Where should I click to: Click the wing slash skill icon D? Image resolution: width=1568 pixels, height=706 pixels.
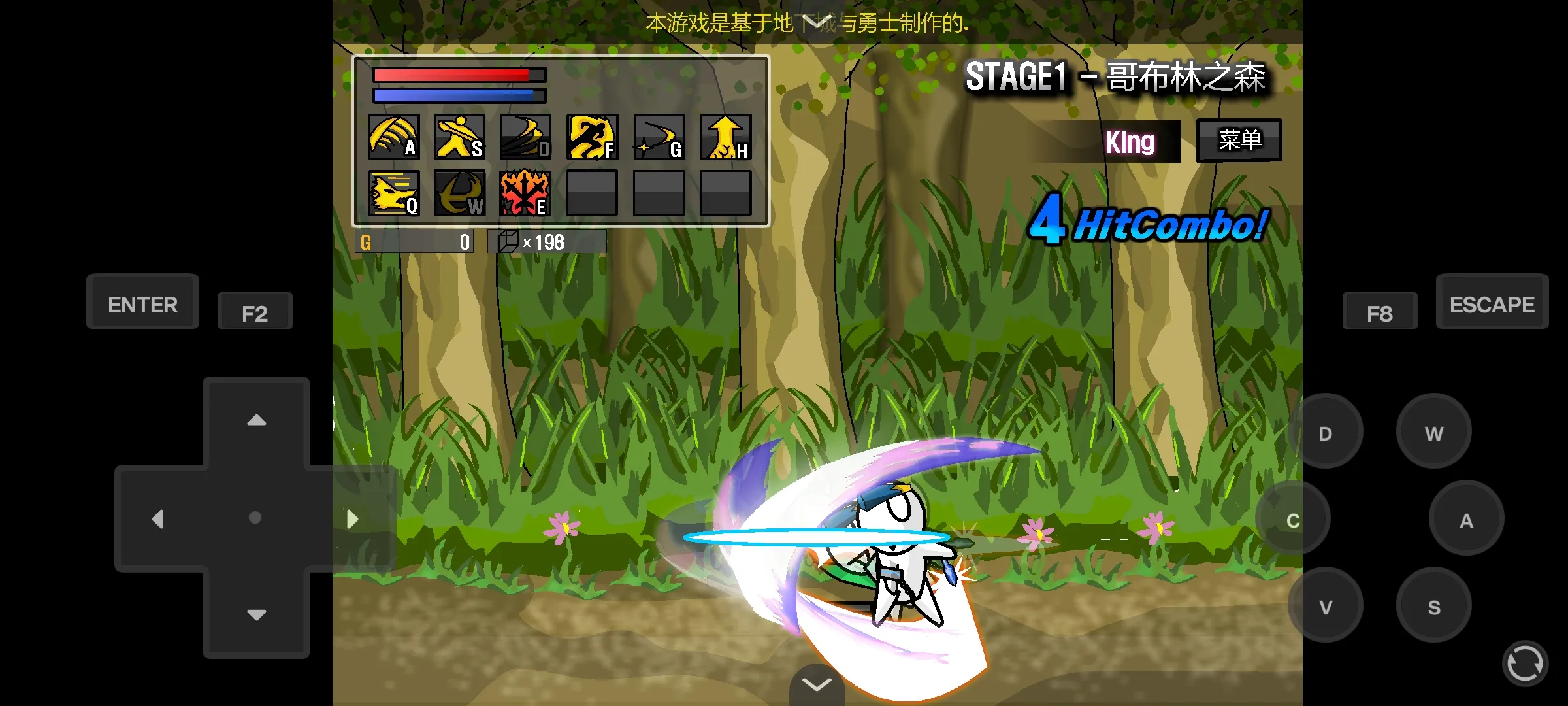[525, 137]
